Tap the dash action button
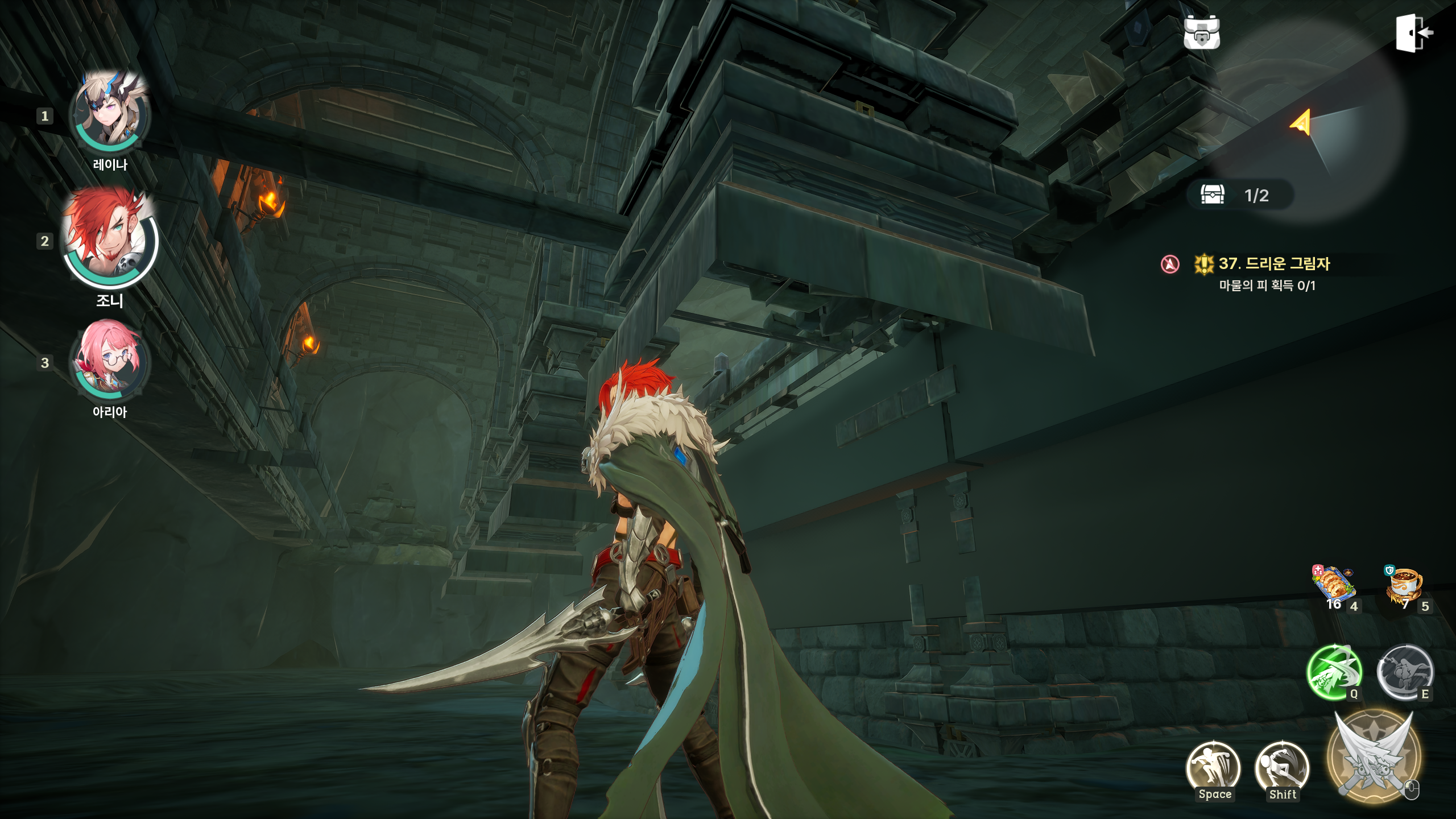The width and height of the screenshot is (1456, 819). pos(1282,769)
